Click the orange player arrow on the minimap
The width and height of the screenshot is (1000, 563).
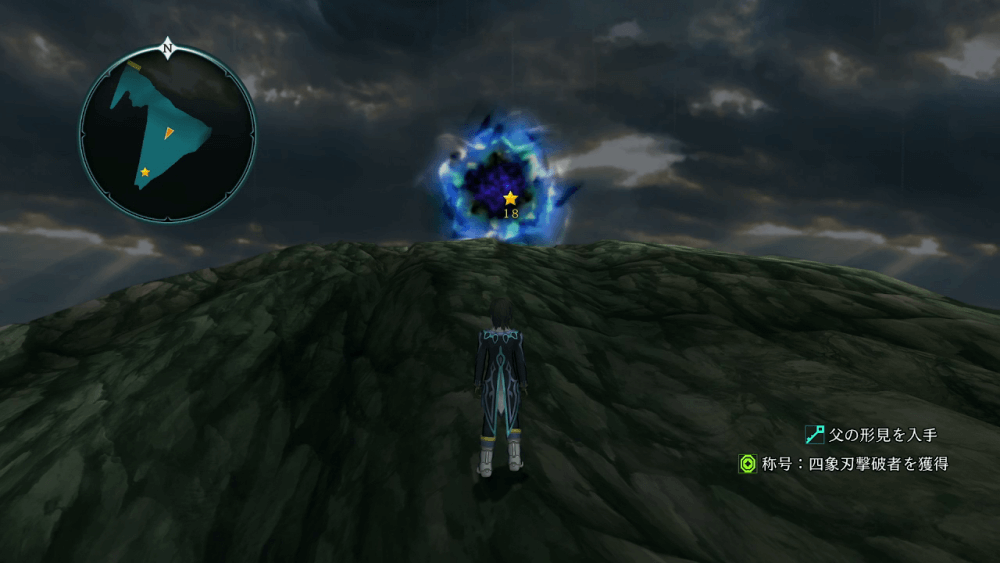168,133
